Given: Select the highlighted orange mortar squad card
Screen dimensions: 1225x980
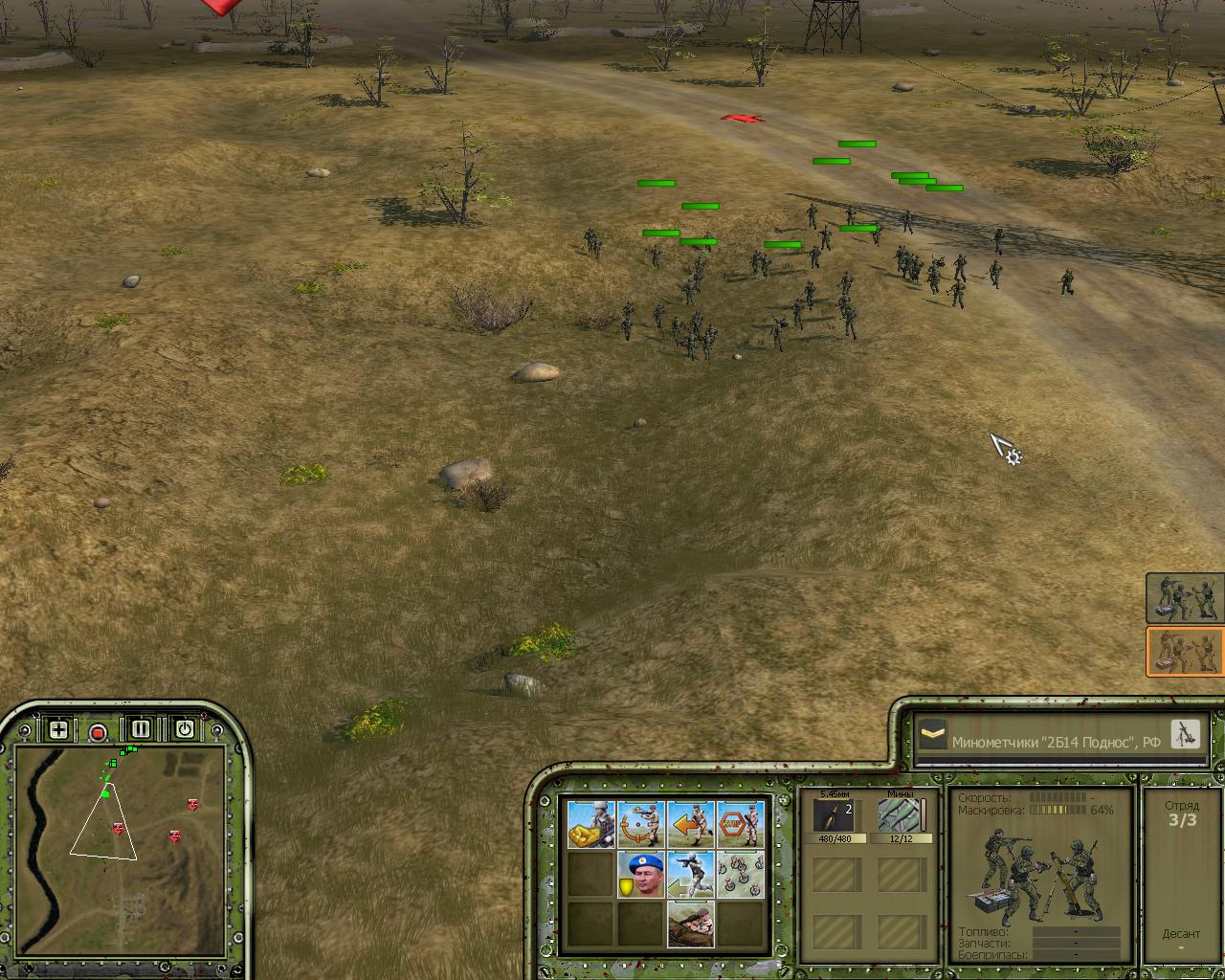Looking at the screenshot, I should tap(1185, 652).
